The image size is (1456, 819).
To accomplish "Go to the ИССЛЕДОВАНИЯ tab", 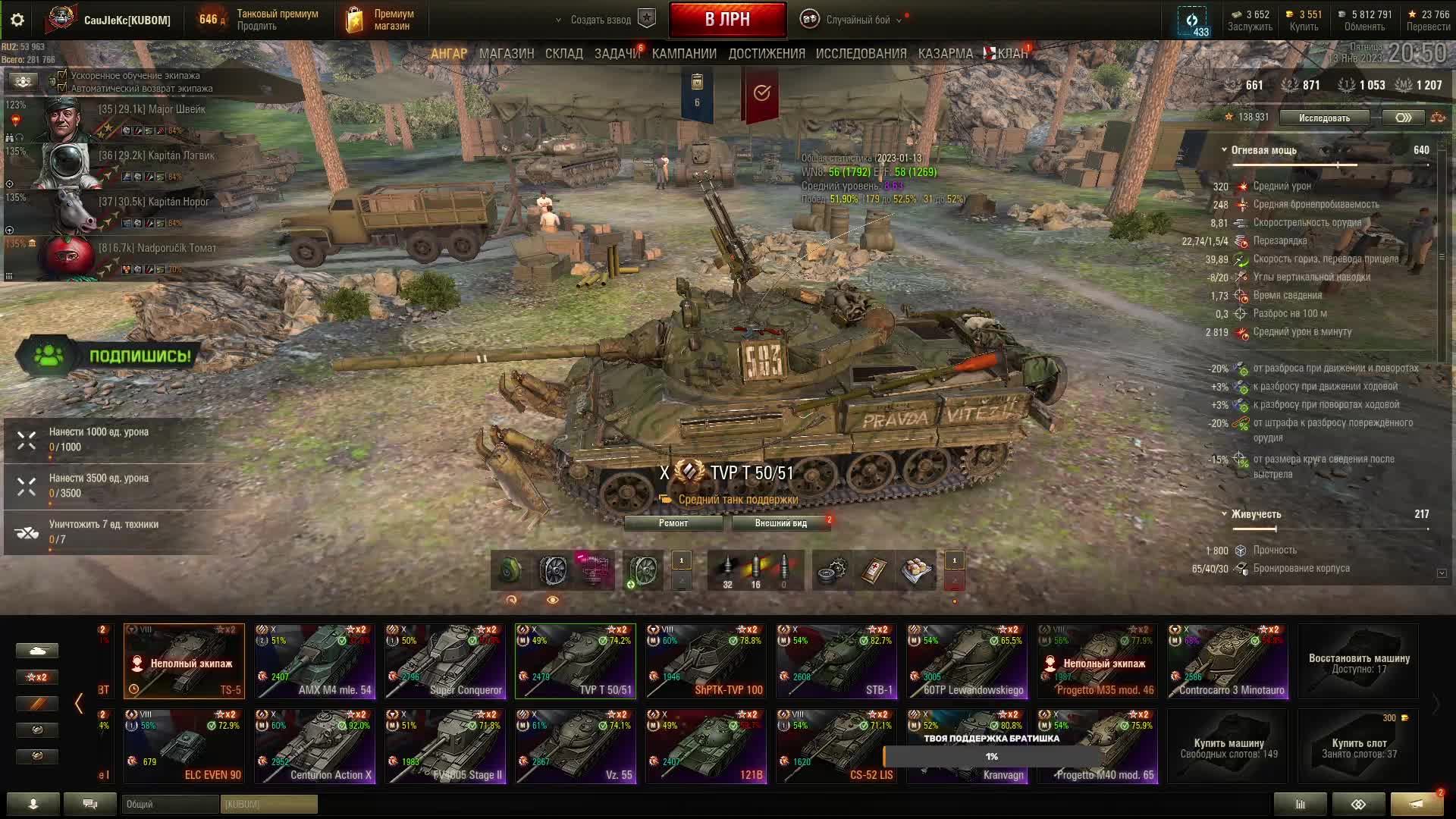I will 861,54.
